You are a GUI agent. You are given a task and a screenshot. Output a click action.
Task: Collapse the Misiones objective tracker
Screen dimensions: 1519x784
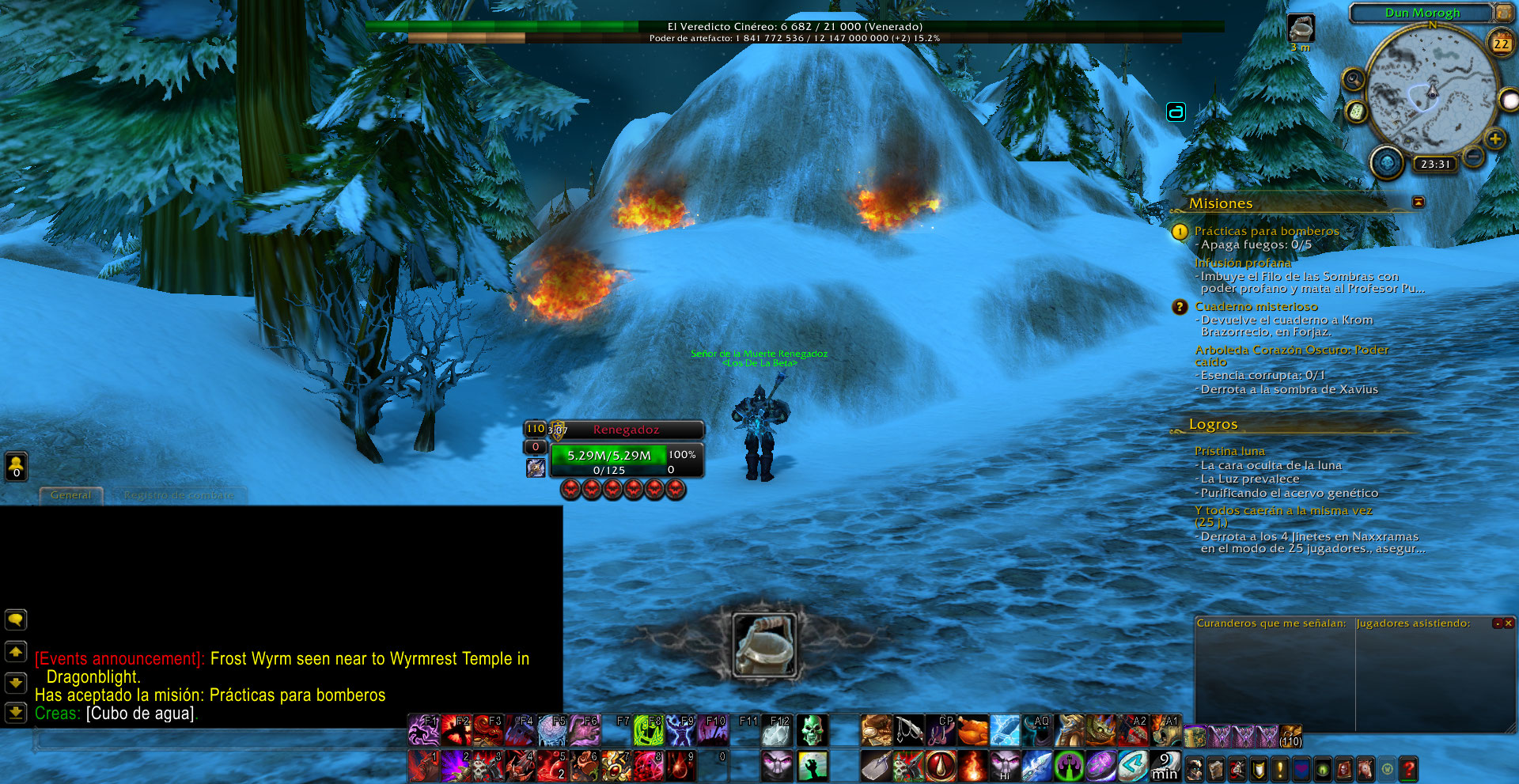tap(1418, 203)
